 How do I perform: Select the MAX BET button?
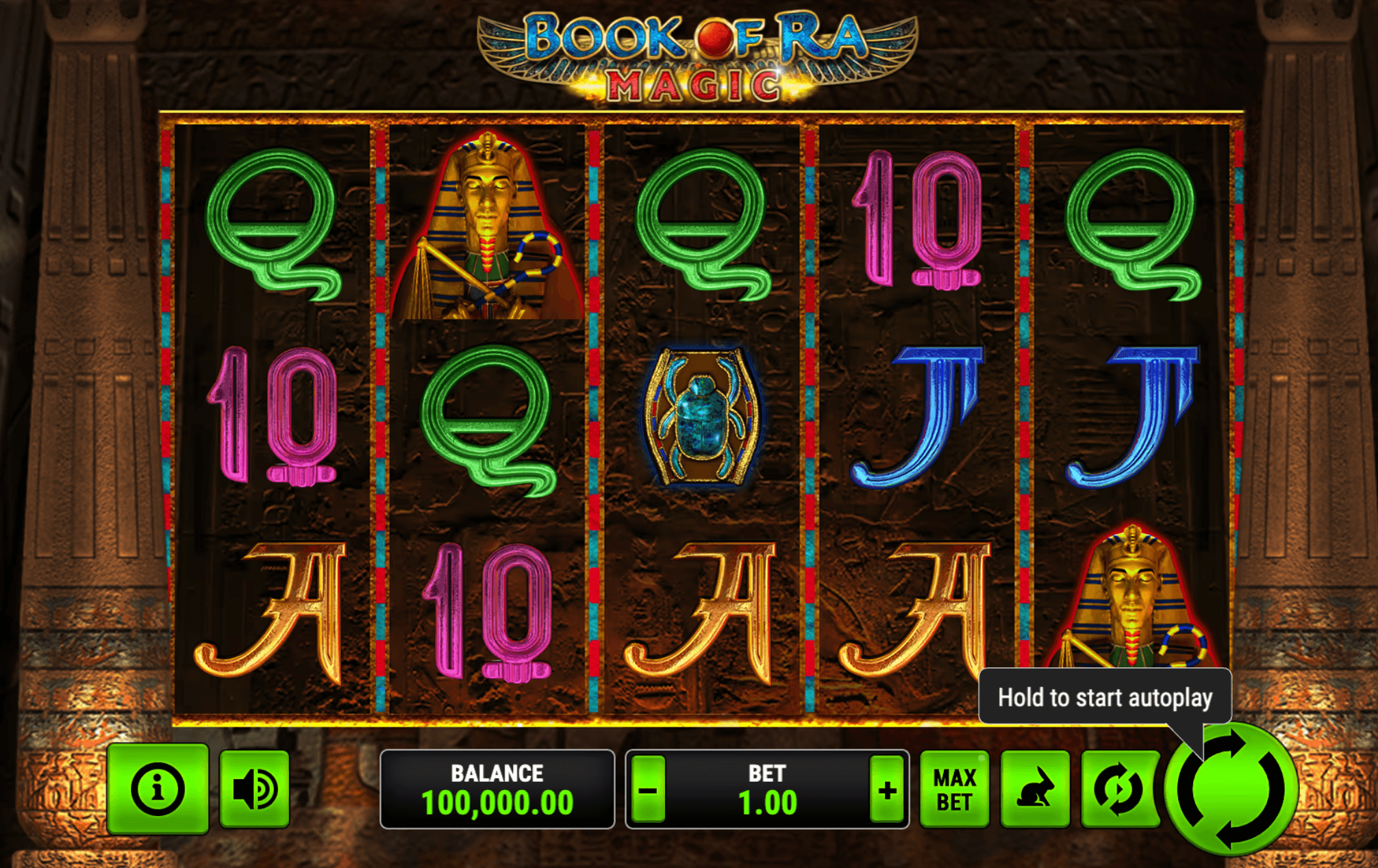(955, 791)
